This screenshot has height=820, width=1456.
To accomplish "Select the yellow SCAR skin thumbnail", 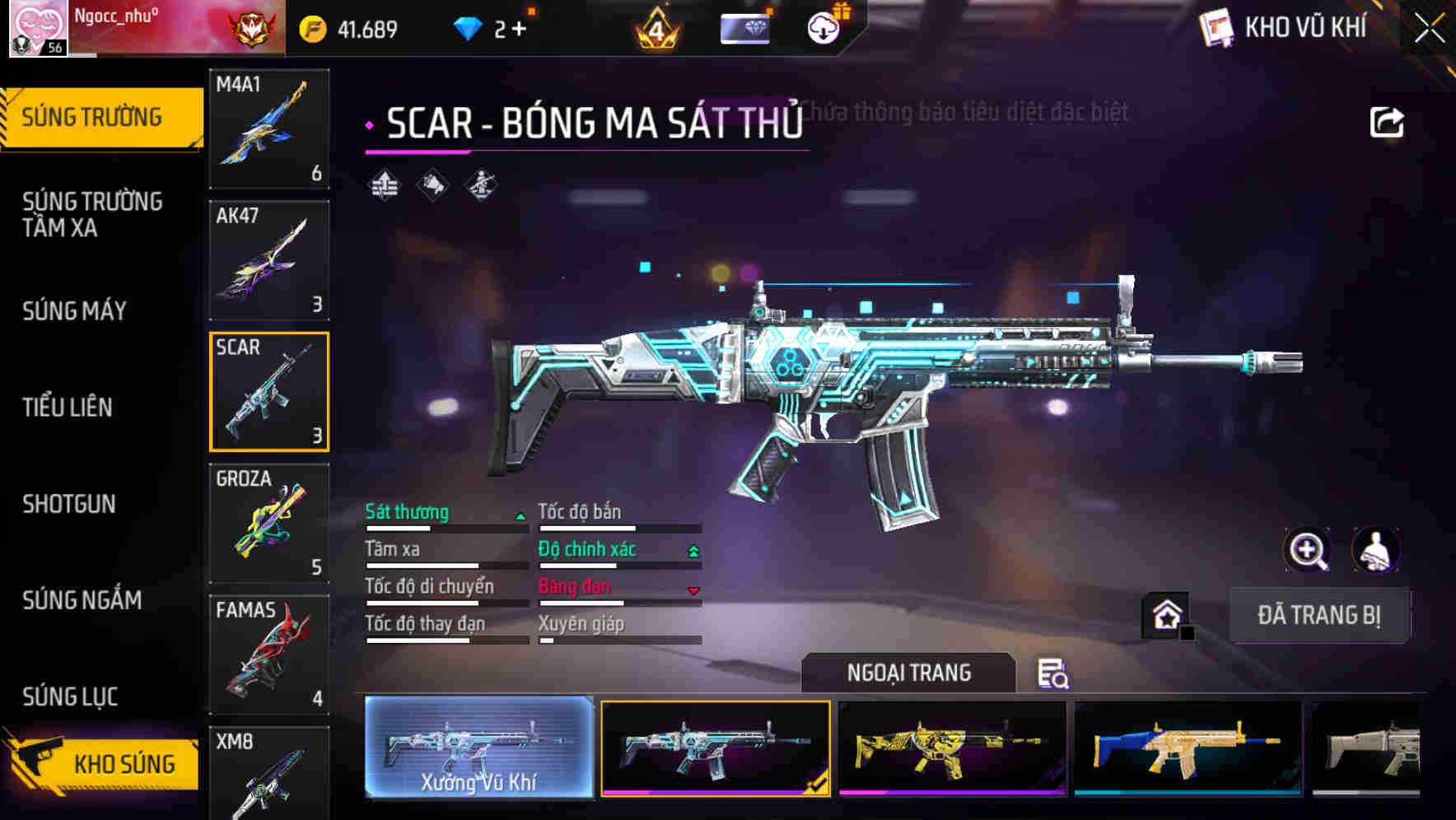I will coord(952,748).
